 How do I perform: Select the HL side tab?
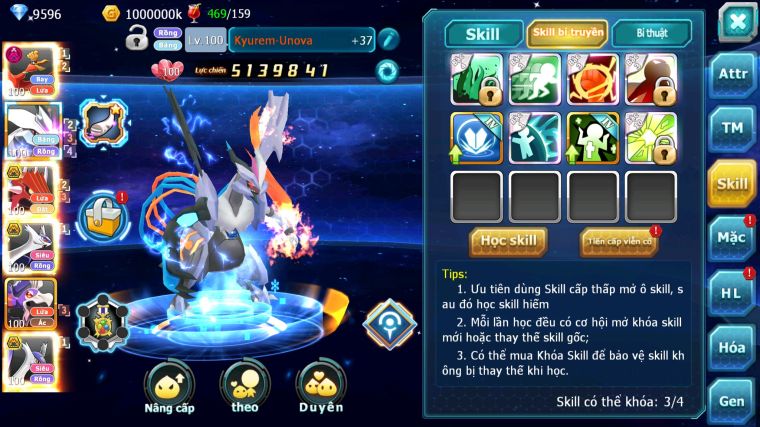pos(732,292)
